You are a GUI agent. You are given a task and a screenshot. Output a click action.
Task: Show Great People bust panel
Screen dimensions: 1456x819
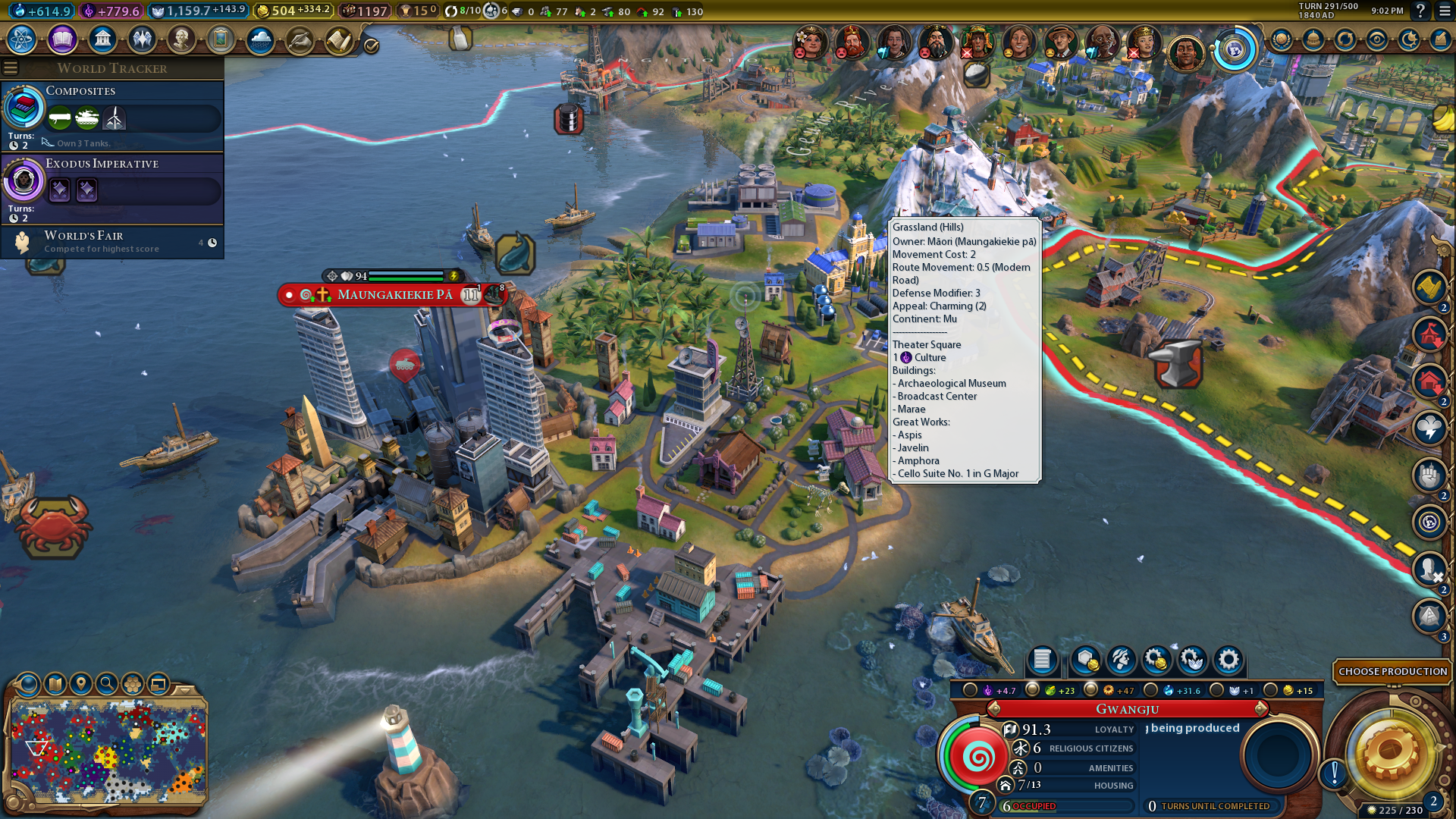pyautogui.click(x=181, y=39)
